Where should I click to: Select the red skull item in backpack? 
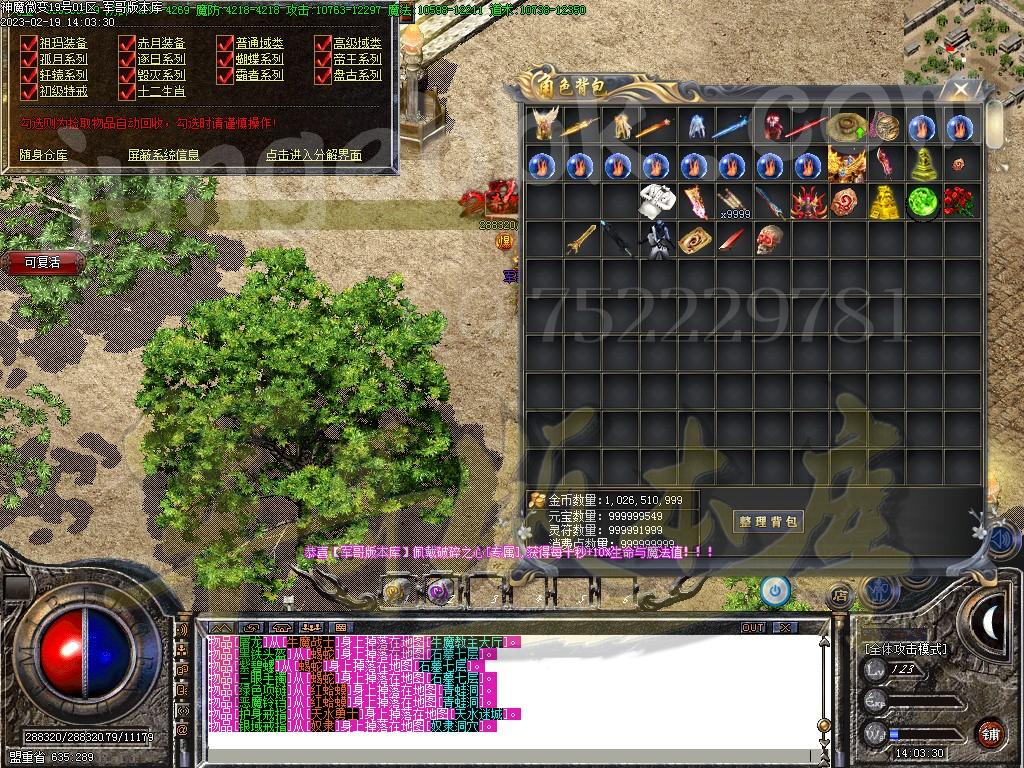pyautogui.click(x=768, y=240)
